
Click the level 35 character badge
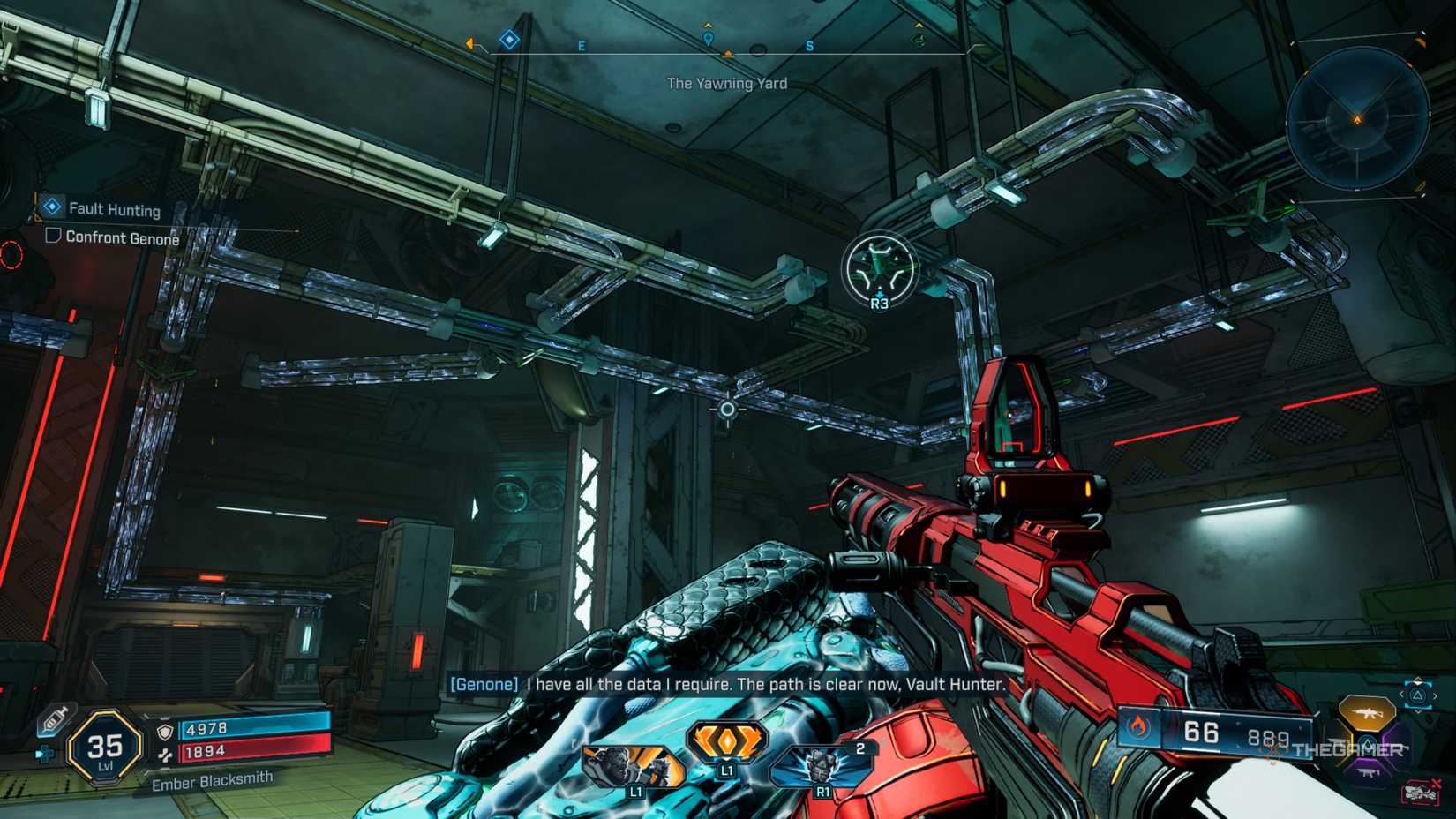(105, 748)
